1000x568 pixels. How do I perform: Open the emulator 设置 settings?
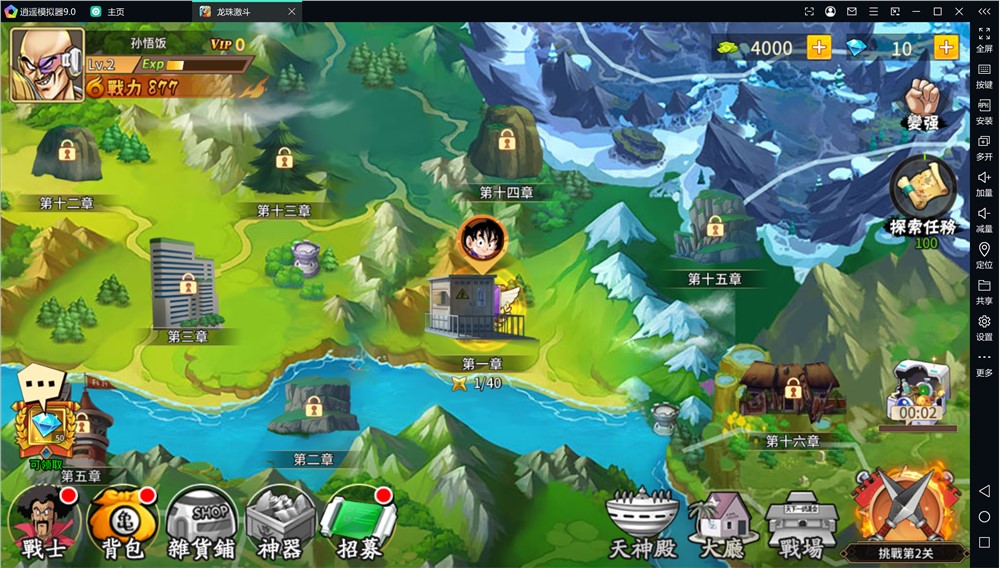984,327
